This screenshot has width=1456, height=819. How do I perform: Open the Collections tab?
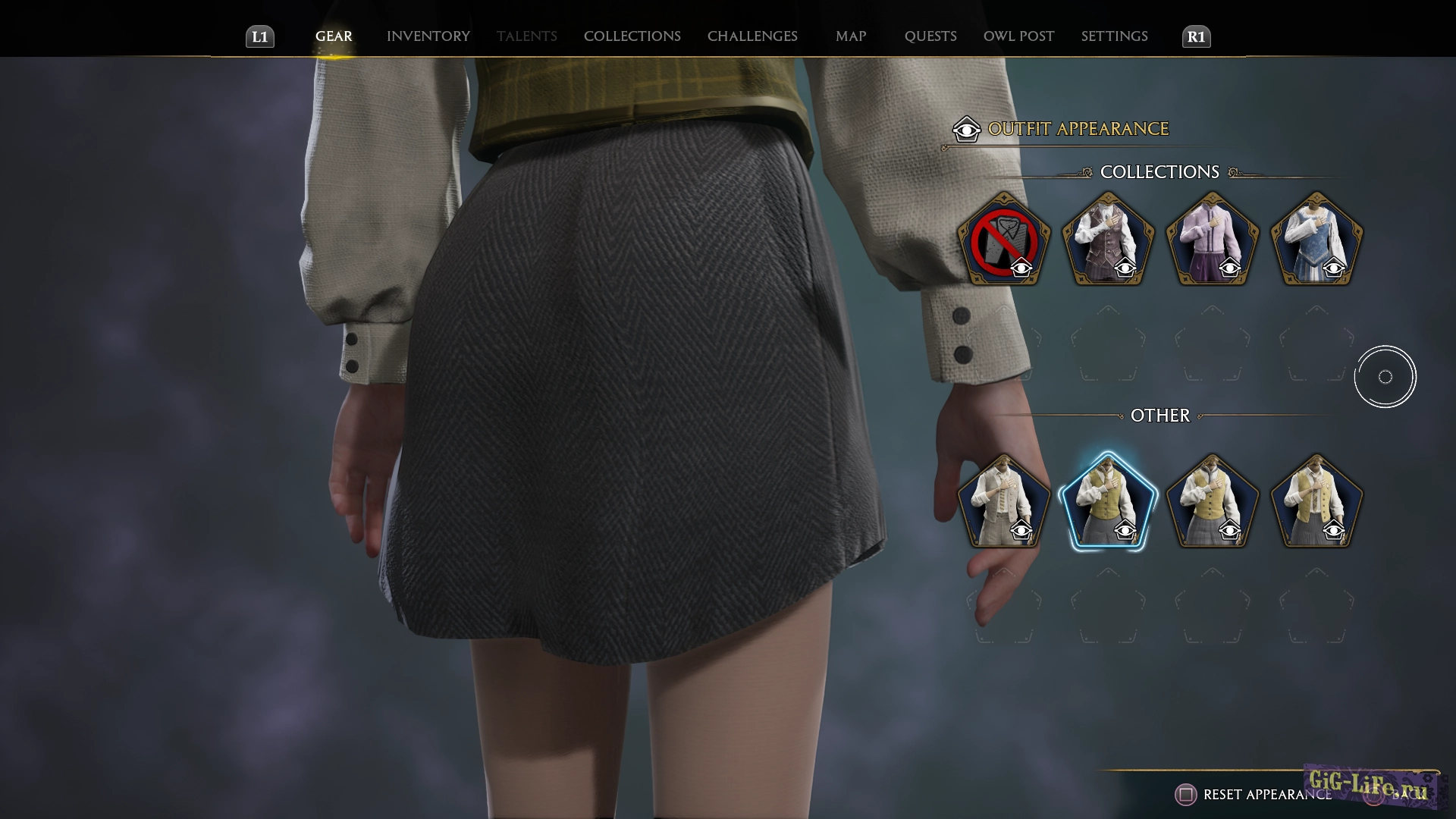tap(632, 36)
